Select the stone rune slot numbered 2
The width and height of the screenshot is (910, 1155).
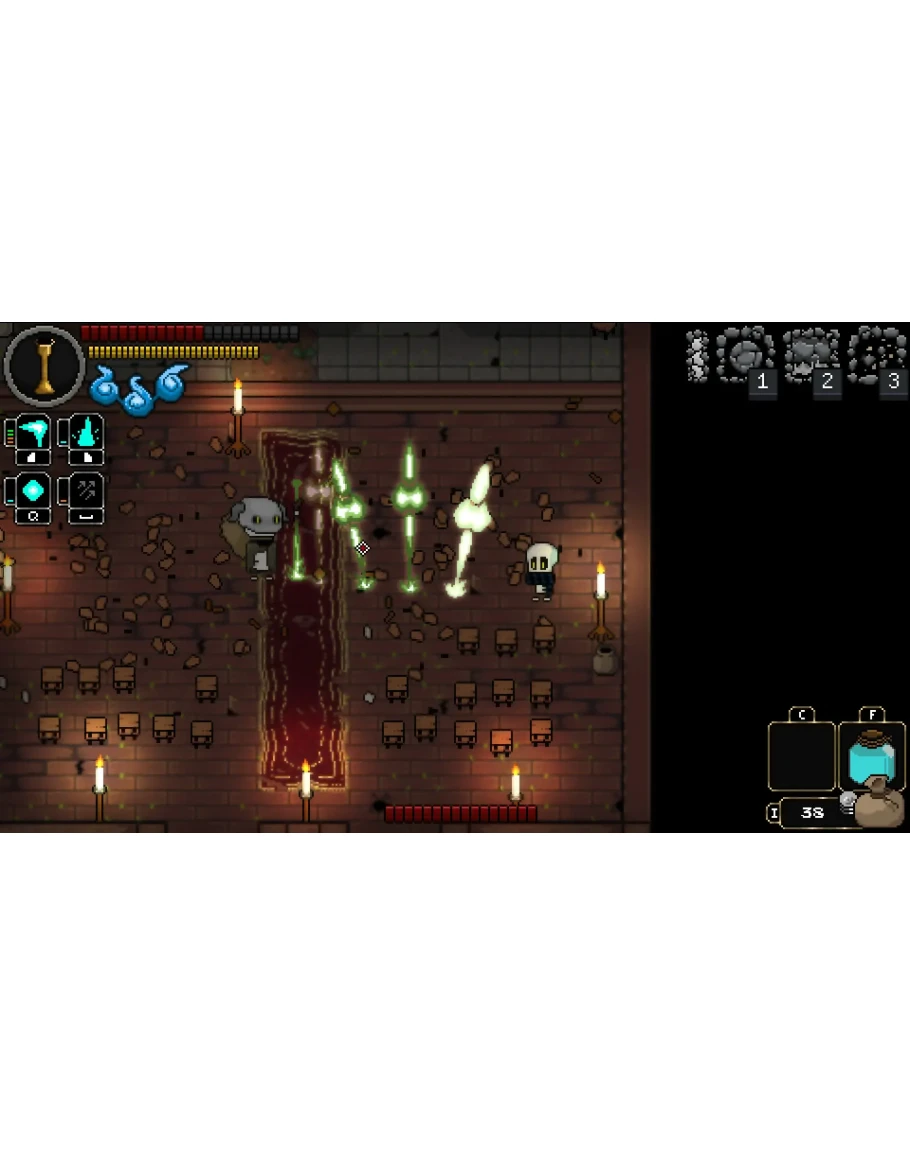pyautogui.click(x=811, y=355)
